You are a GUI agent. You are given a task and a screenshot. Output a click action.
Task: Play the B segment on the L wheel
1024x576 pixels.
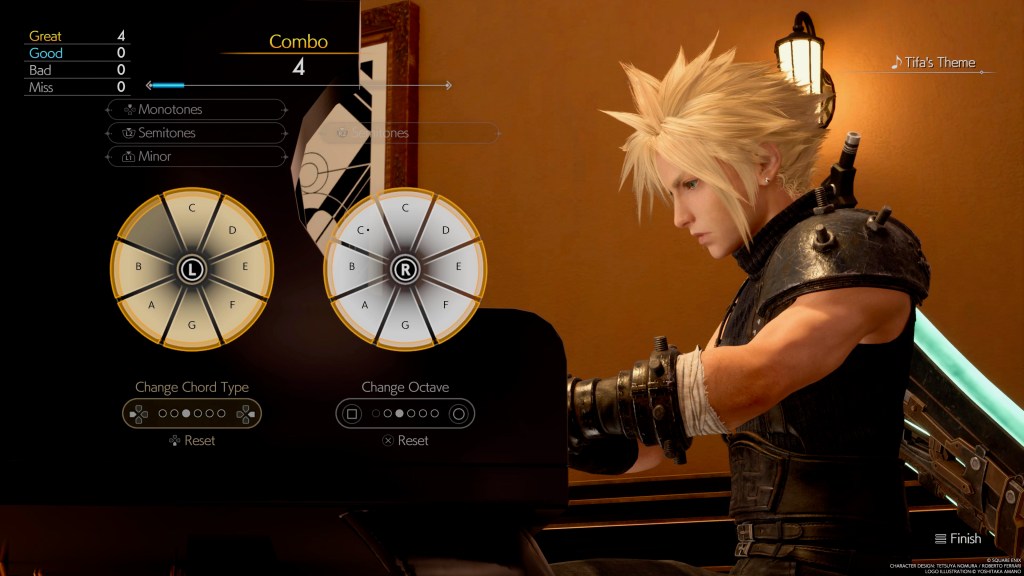click(x=137, y=268)
